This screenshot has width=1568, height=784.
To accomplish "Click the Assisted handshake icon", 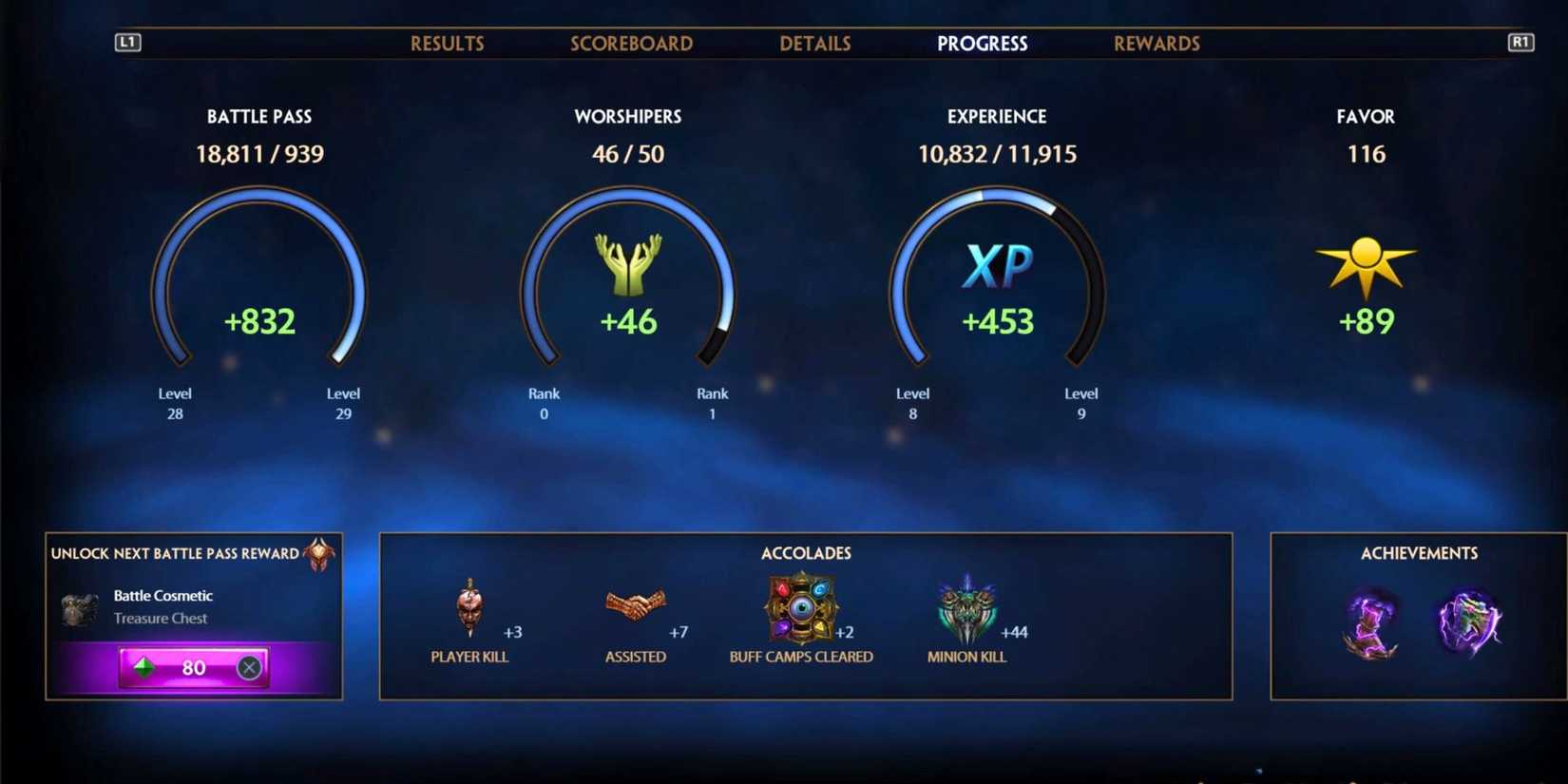I will point(635,605).
